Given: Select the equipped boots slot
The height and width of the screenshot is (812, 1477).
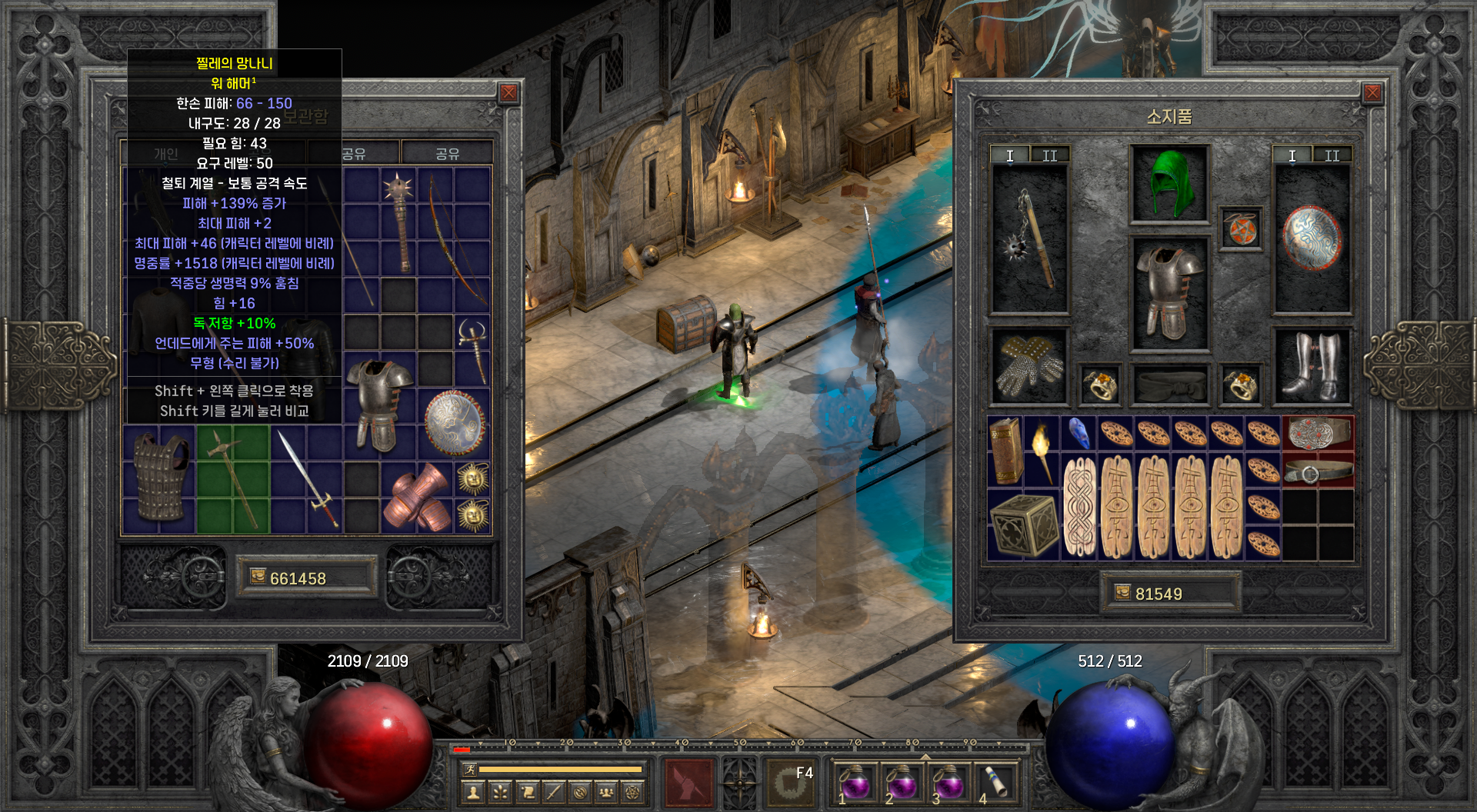Looking at the screenshot, I should [1312, 367].
